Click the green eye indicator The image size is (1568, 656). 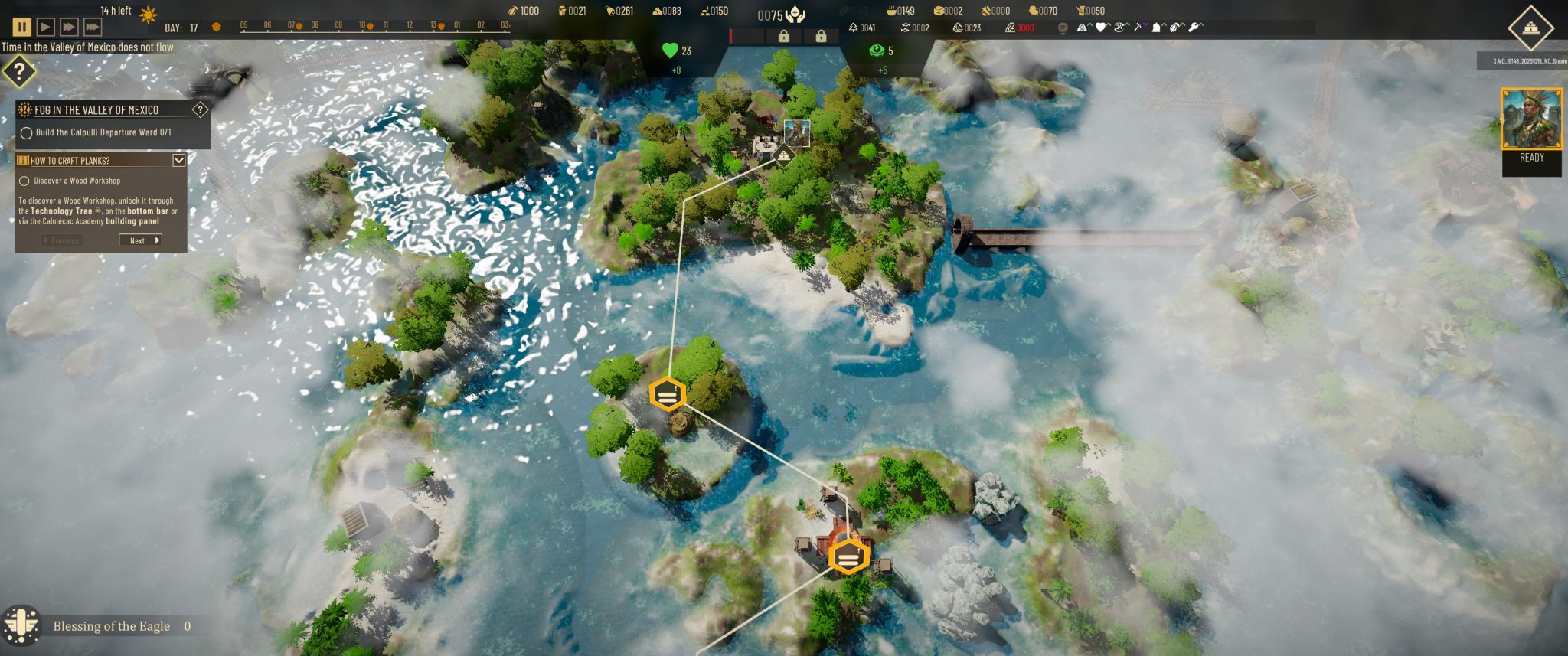[x=876, y=51]
